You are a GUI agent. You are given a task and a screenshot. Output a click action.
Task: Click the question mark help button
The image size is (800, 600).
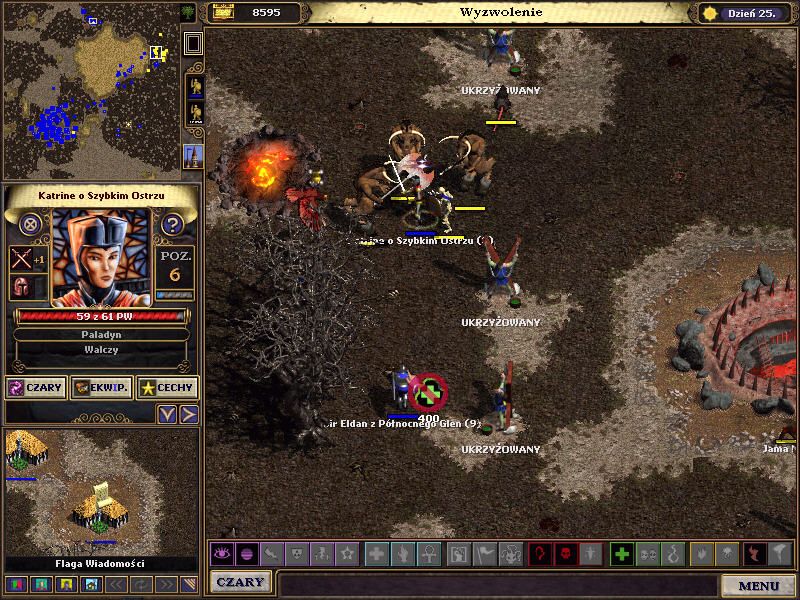tap(172, 224)
